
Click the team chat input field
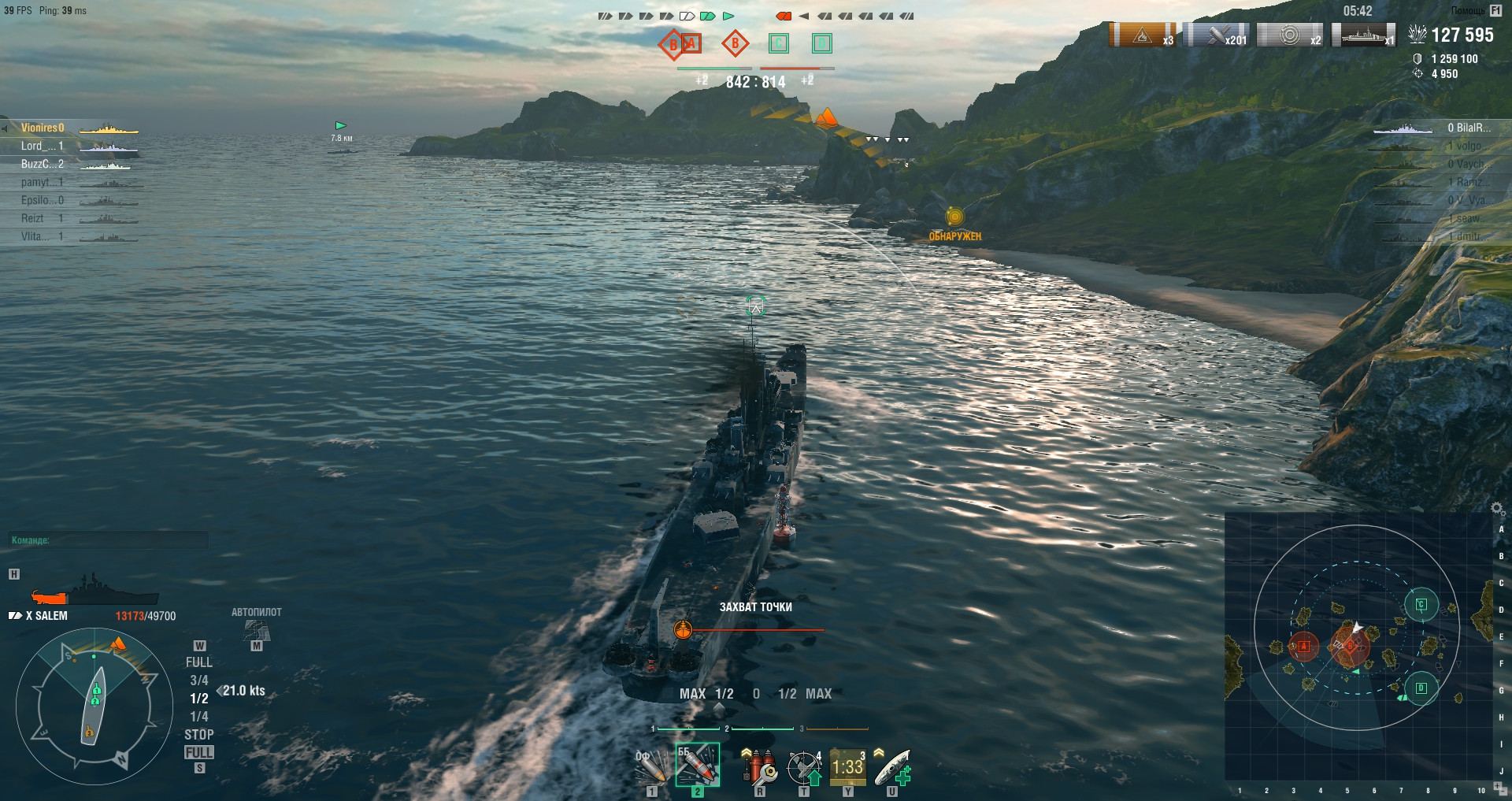(110, 540)
